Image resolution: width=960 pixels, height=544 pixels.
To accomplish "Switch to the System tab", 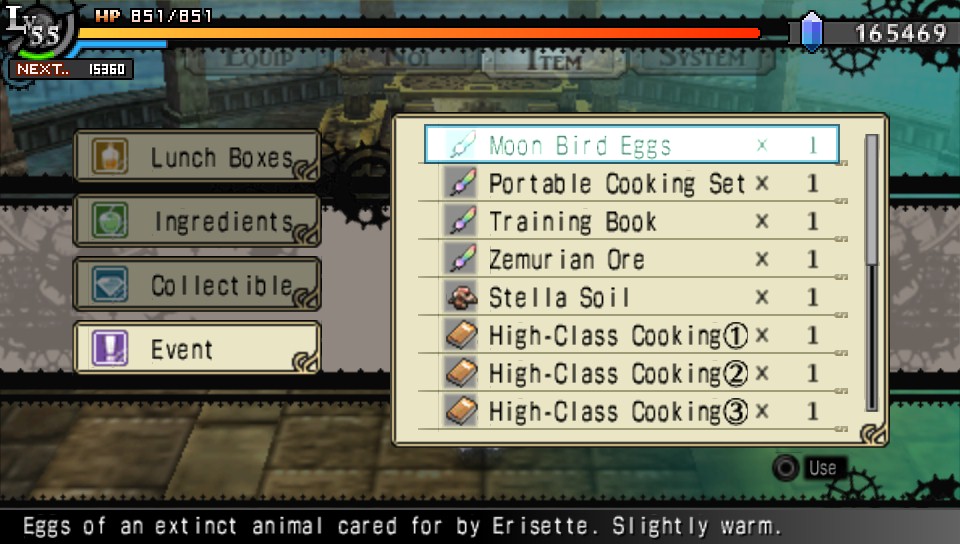I will coord(699,58).
